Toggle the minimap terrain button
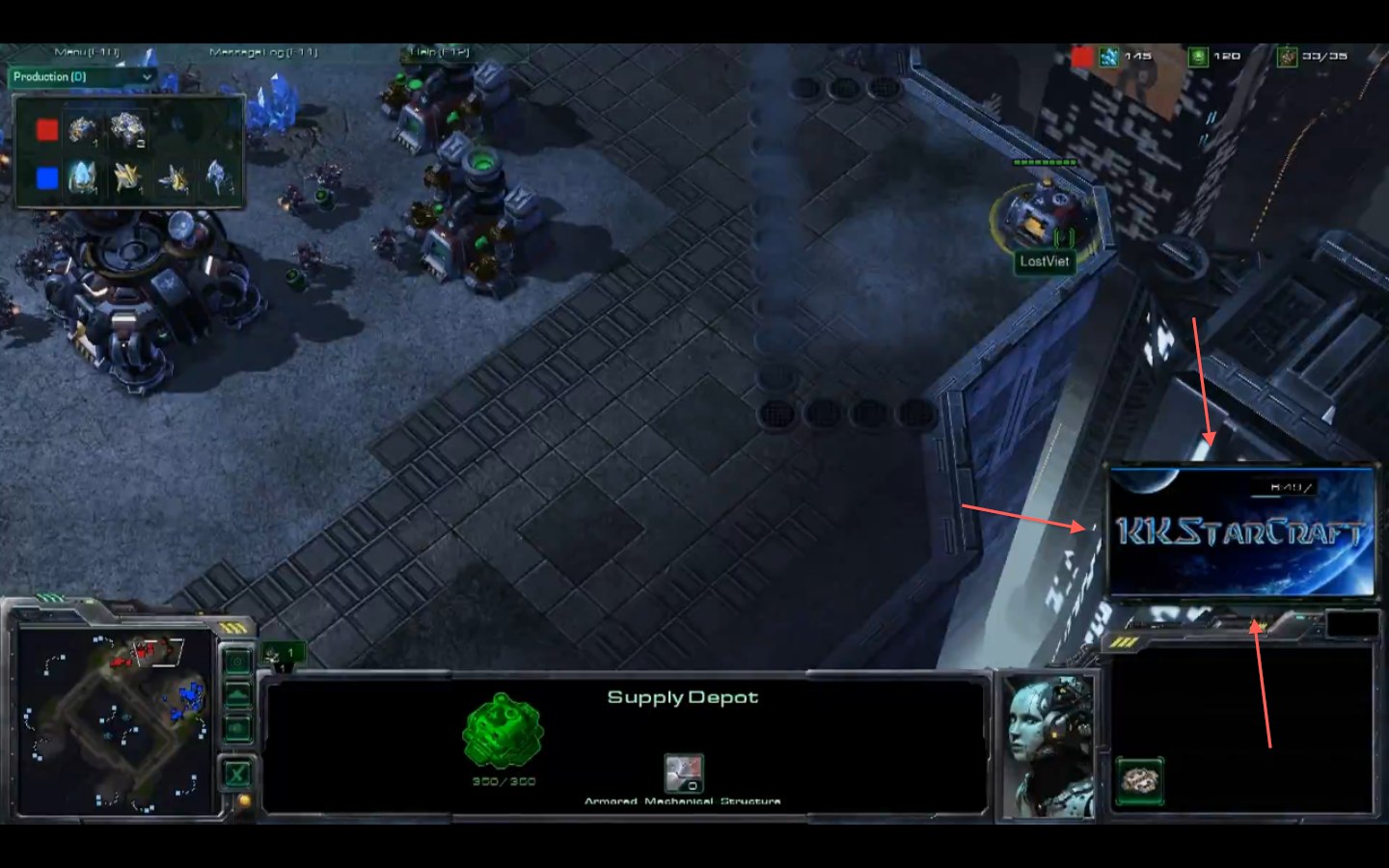This screenshot has height=868, width=1389. pyautogui.click(x=237, y=695)
